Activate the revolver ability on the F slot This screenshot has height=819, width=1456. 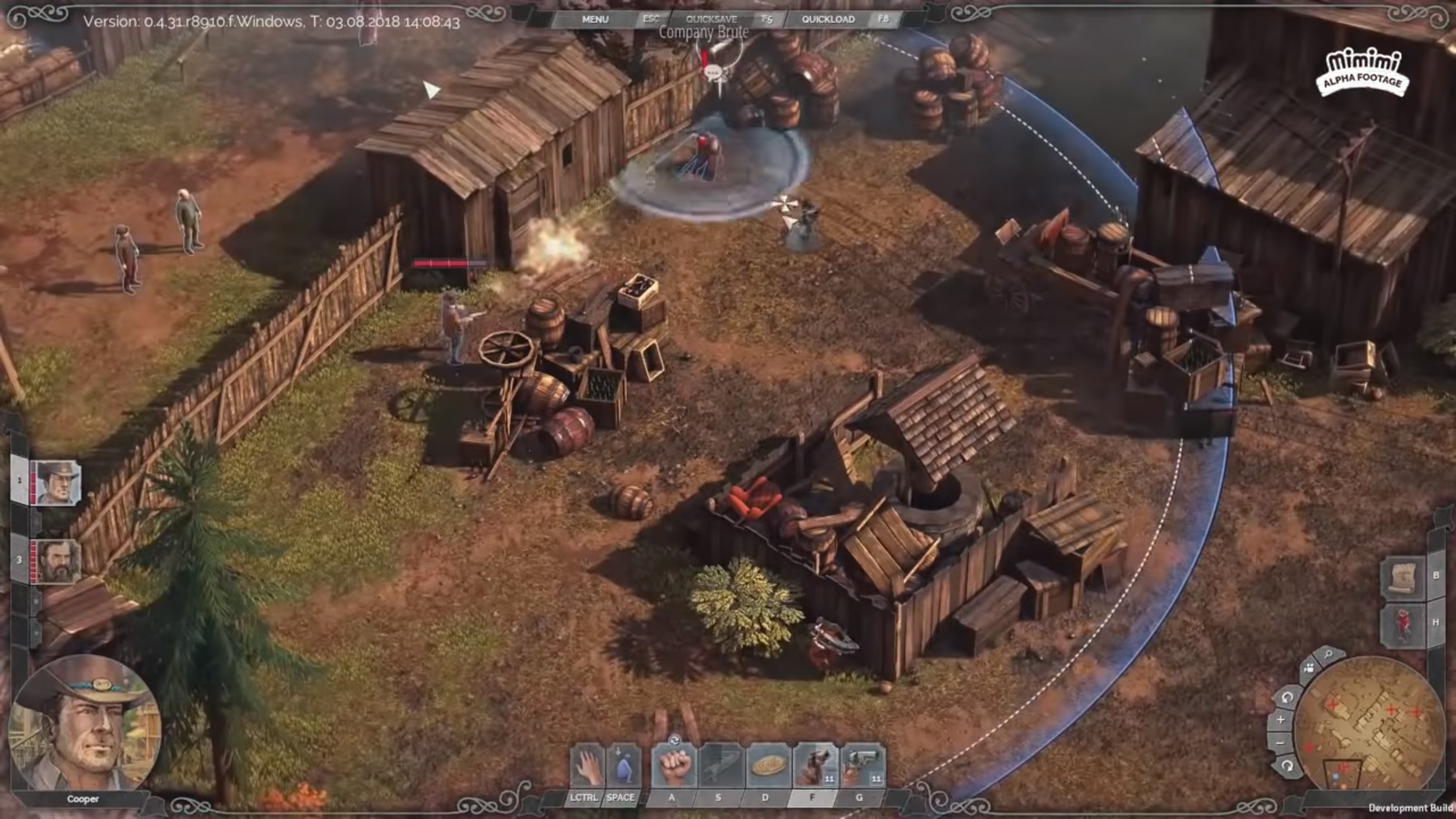(x=814, y=767)
